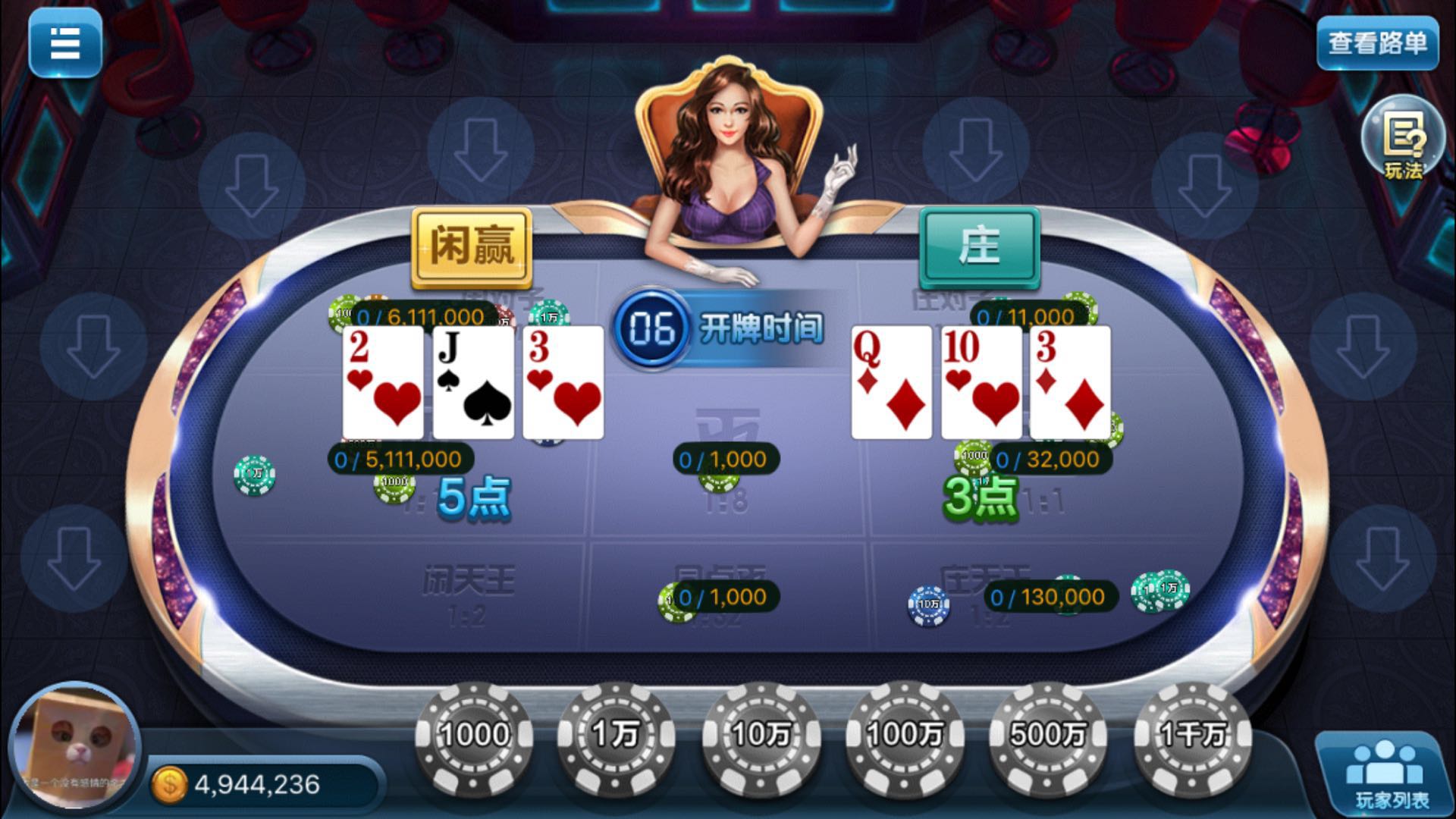1456x819 pixels.
Task: Open the 玩法 rules help icon
Action: tap(1404, 143)
